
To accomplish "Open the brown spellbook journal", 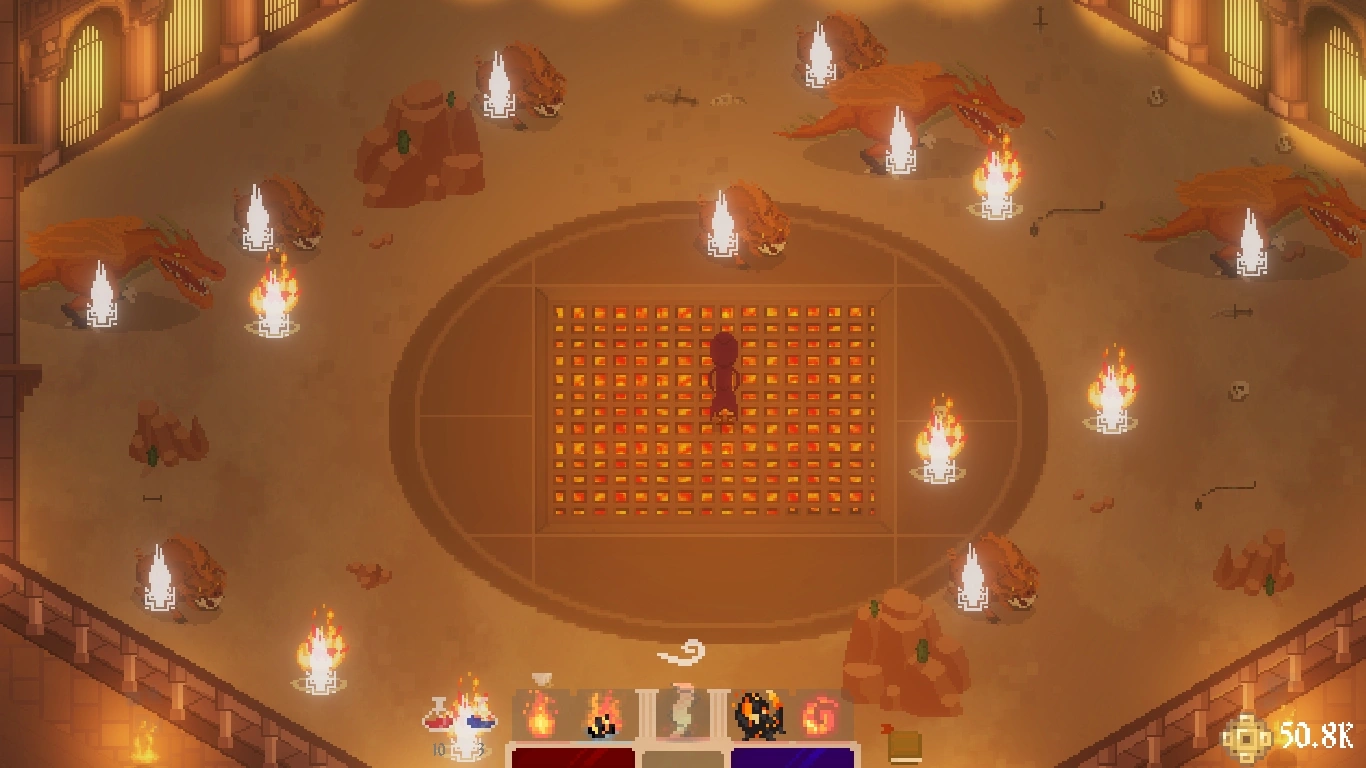I will [x=904, y=745].
